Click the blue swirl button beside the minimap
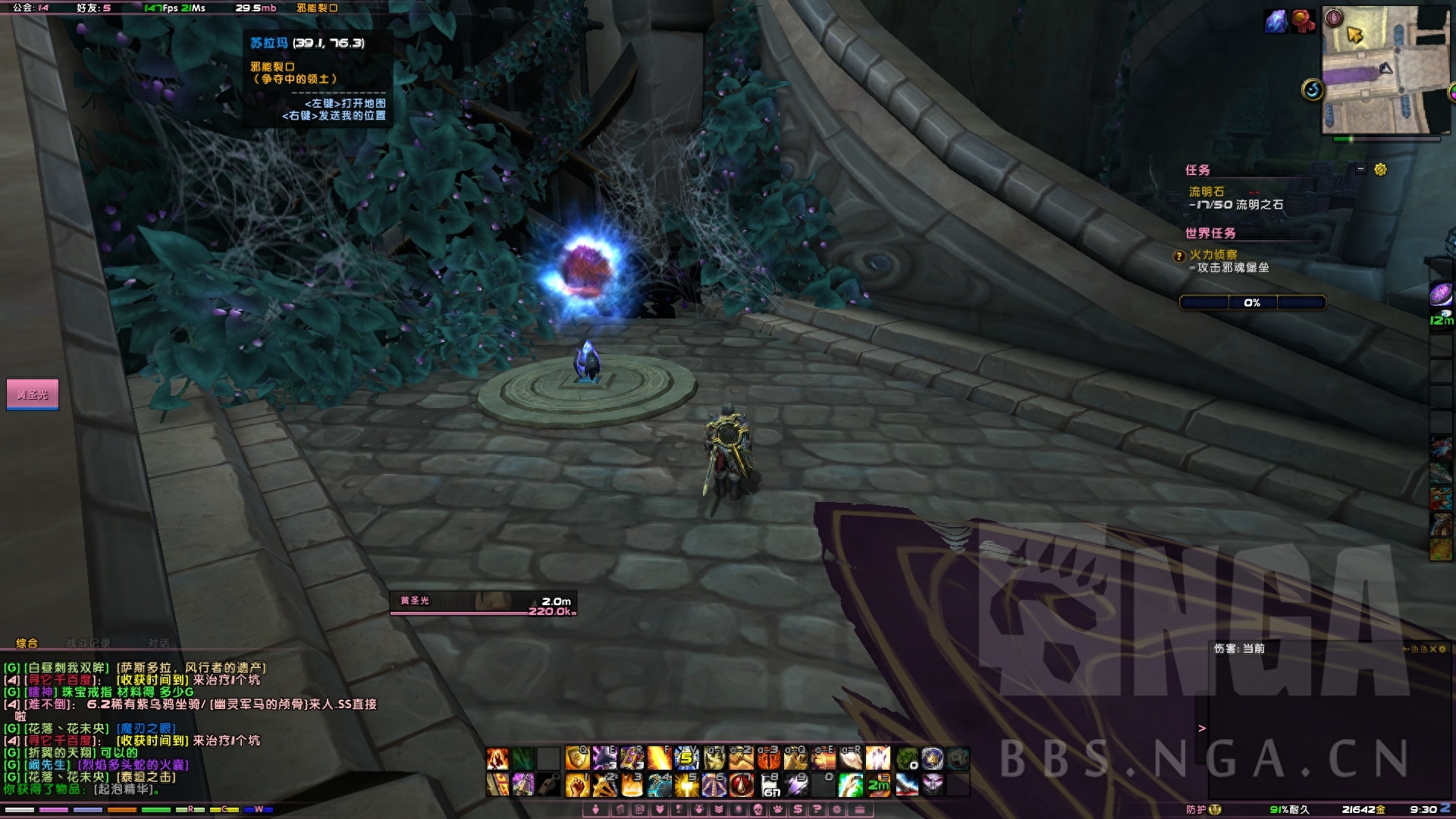Screen dimensions: 1456x819 tap(1313, 90)
